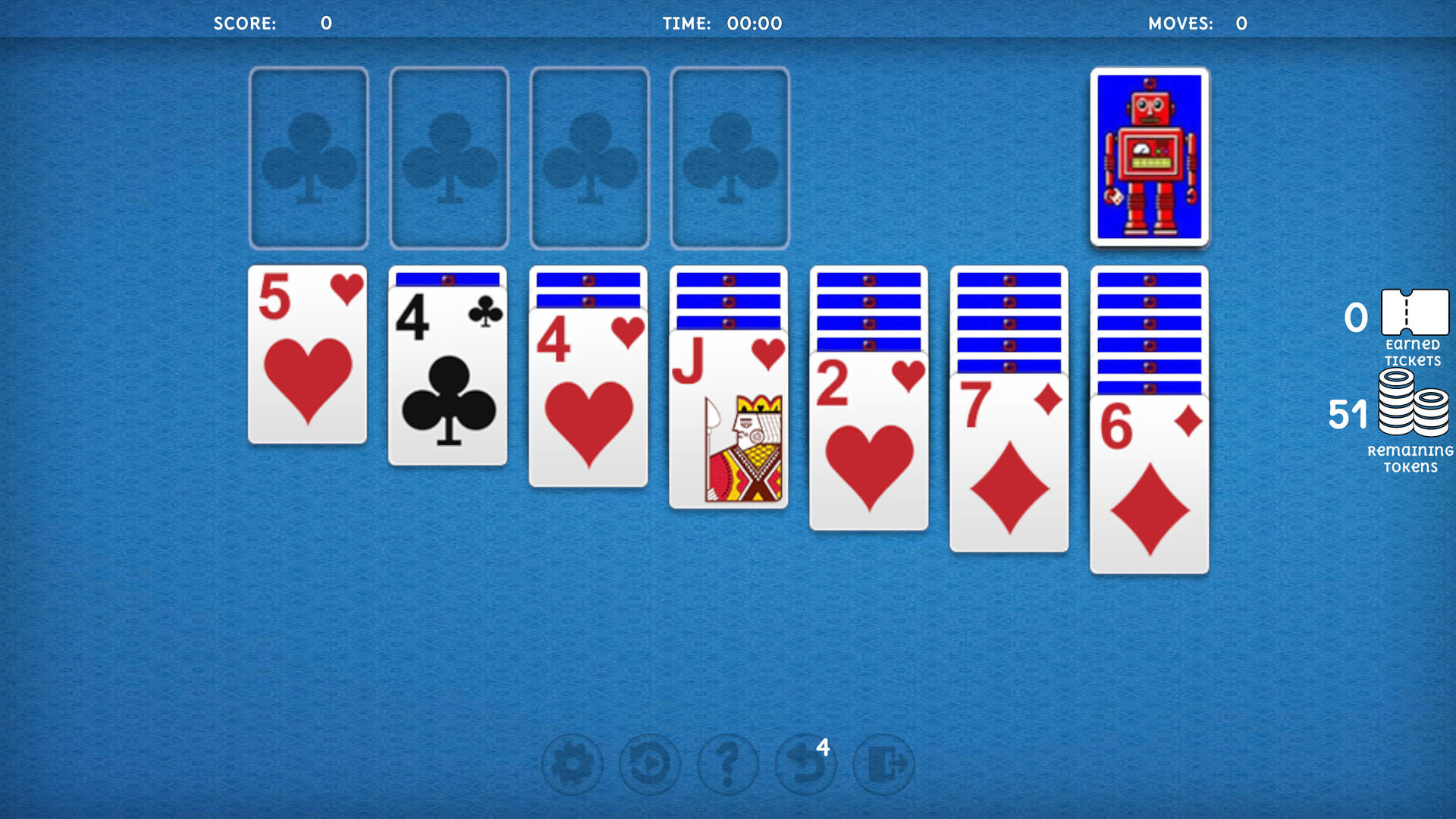Click the exit game icon
This screenshot has height=819, width=1456.
click(x=883, y=764)
